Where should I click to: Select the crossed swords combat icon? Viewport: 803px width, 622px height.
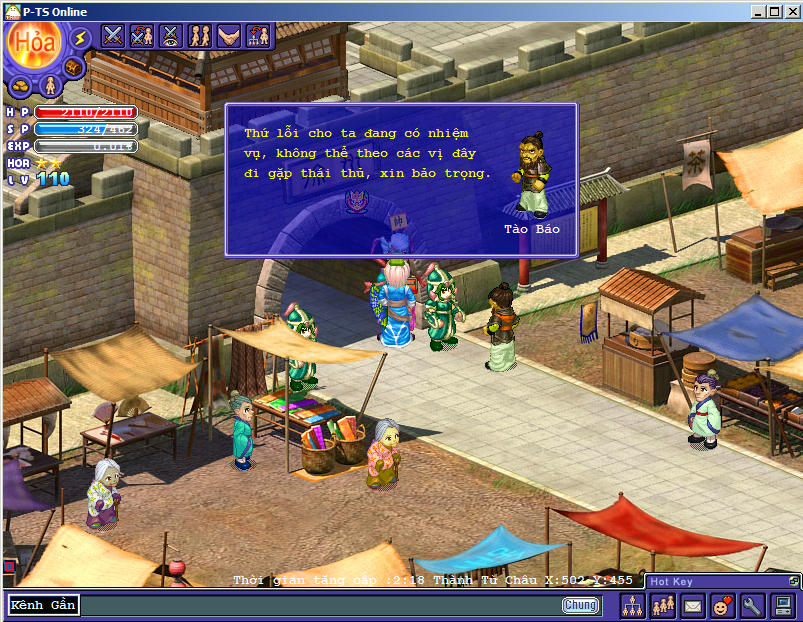(113, 36)
